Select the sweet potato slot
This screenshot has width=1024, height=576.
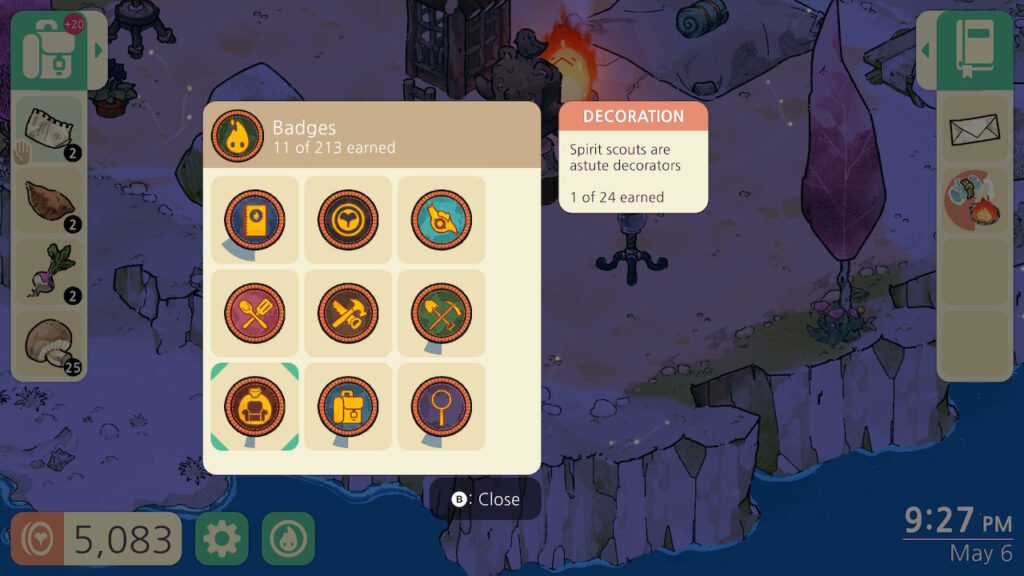49,203
